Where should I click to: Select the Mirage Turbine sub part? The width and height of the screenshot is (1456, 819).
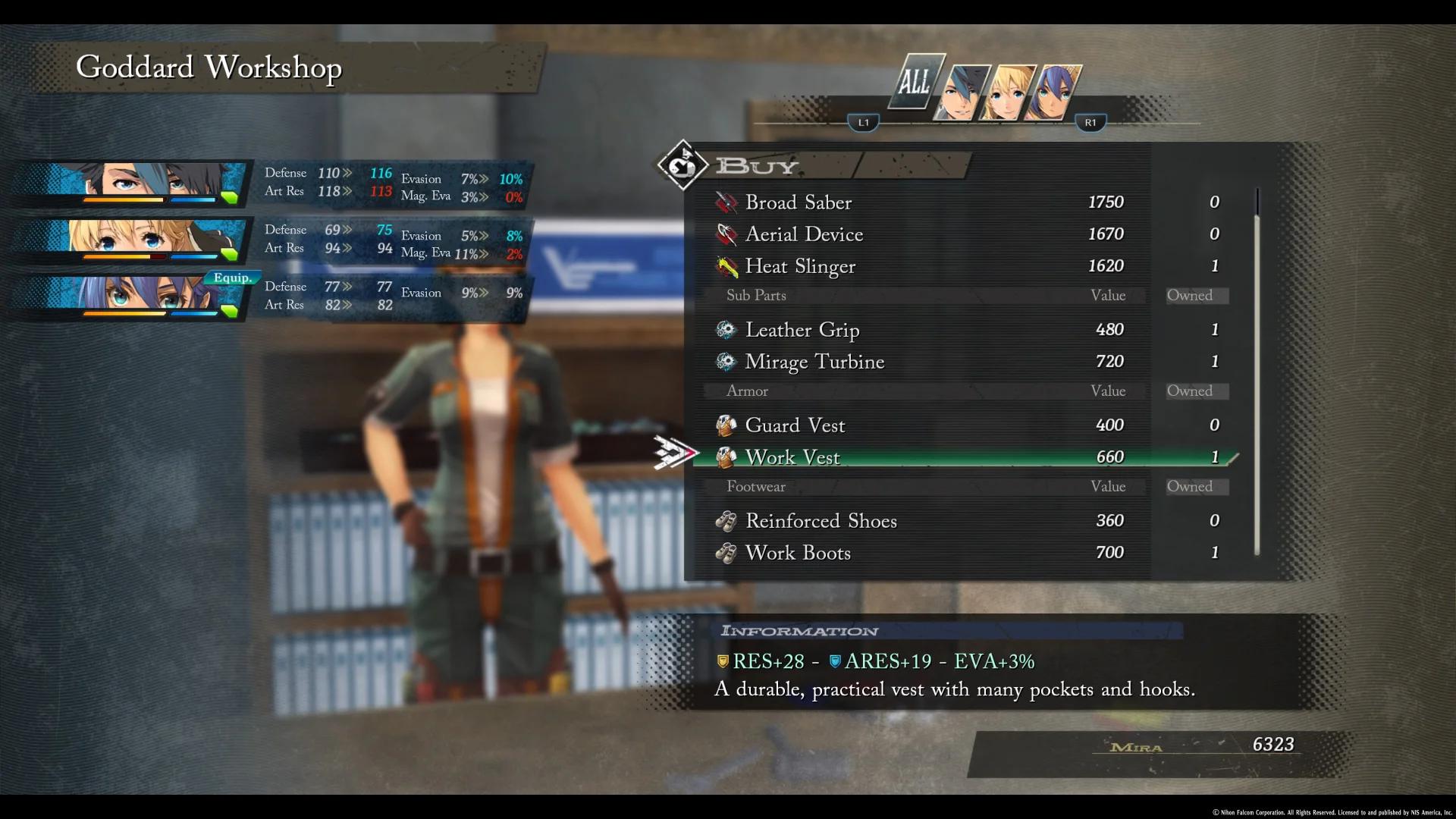[814, 362]
